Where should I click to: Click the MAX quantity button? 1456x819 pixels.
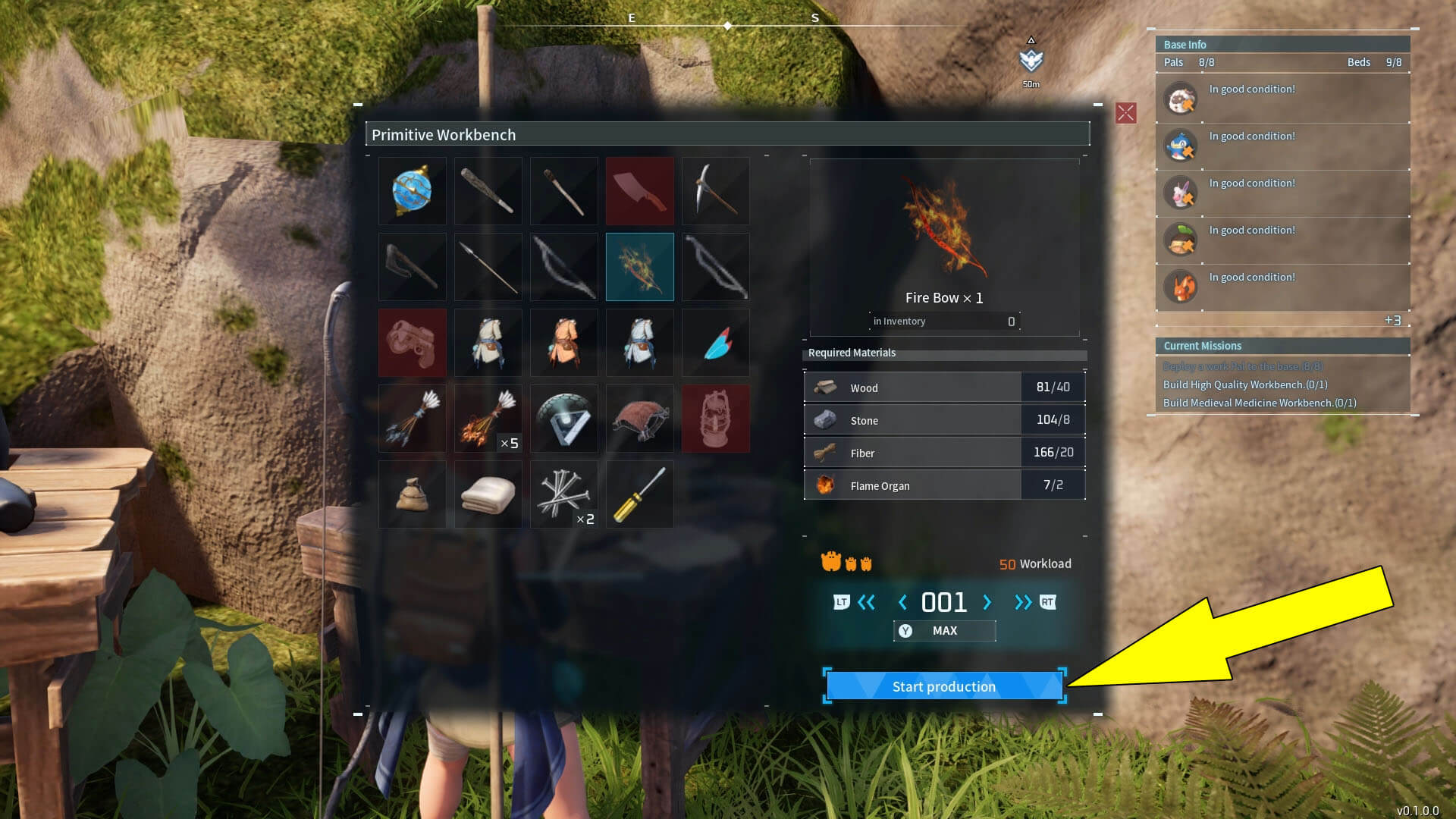tap(943, 630)
